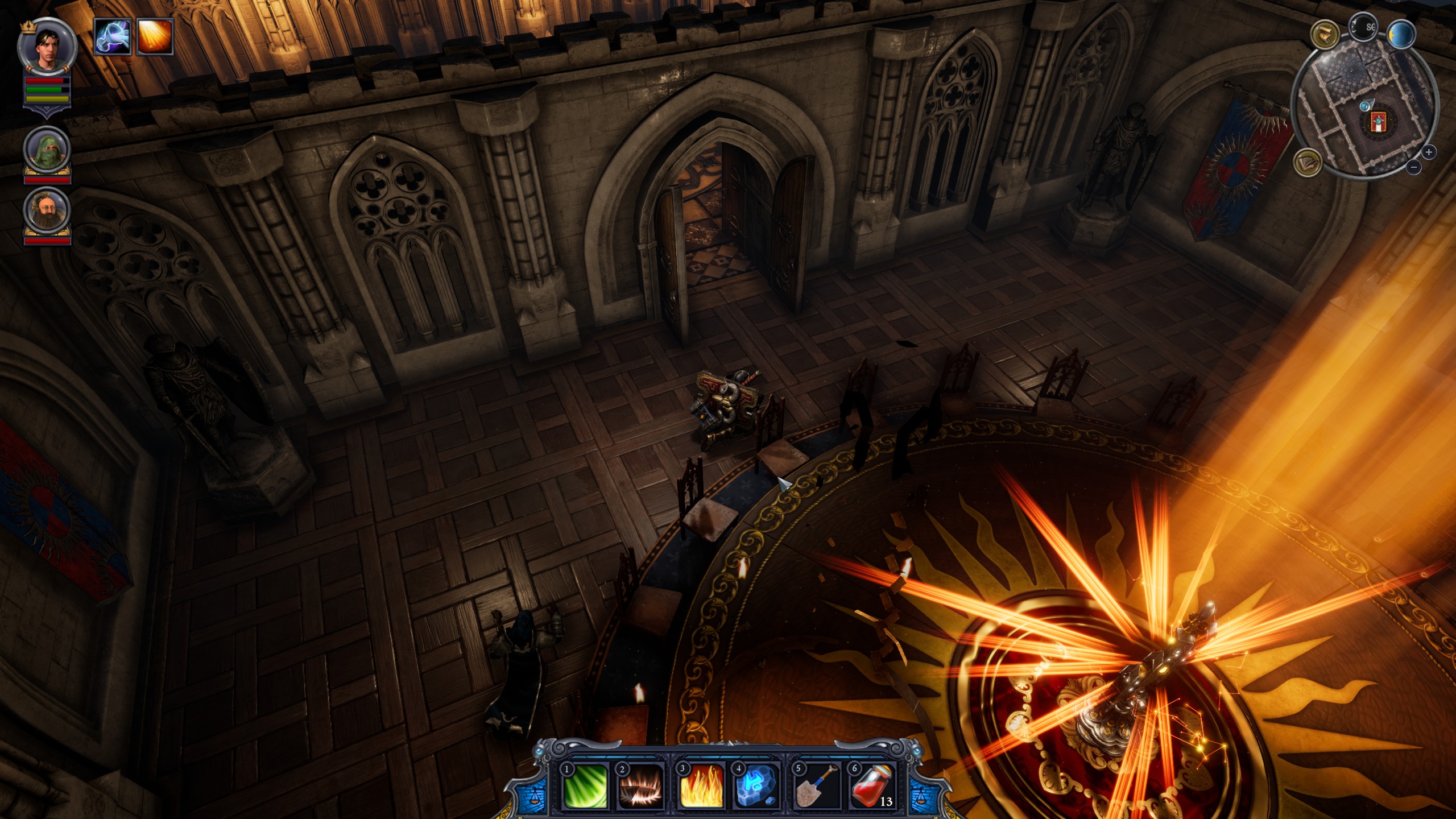Zoom in the minimap with the plus button
1456x819 pixels.
tap(1429, 152)
